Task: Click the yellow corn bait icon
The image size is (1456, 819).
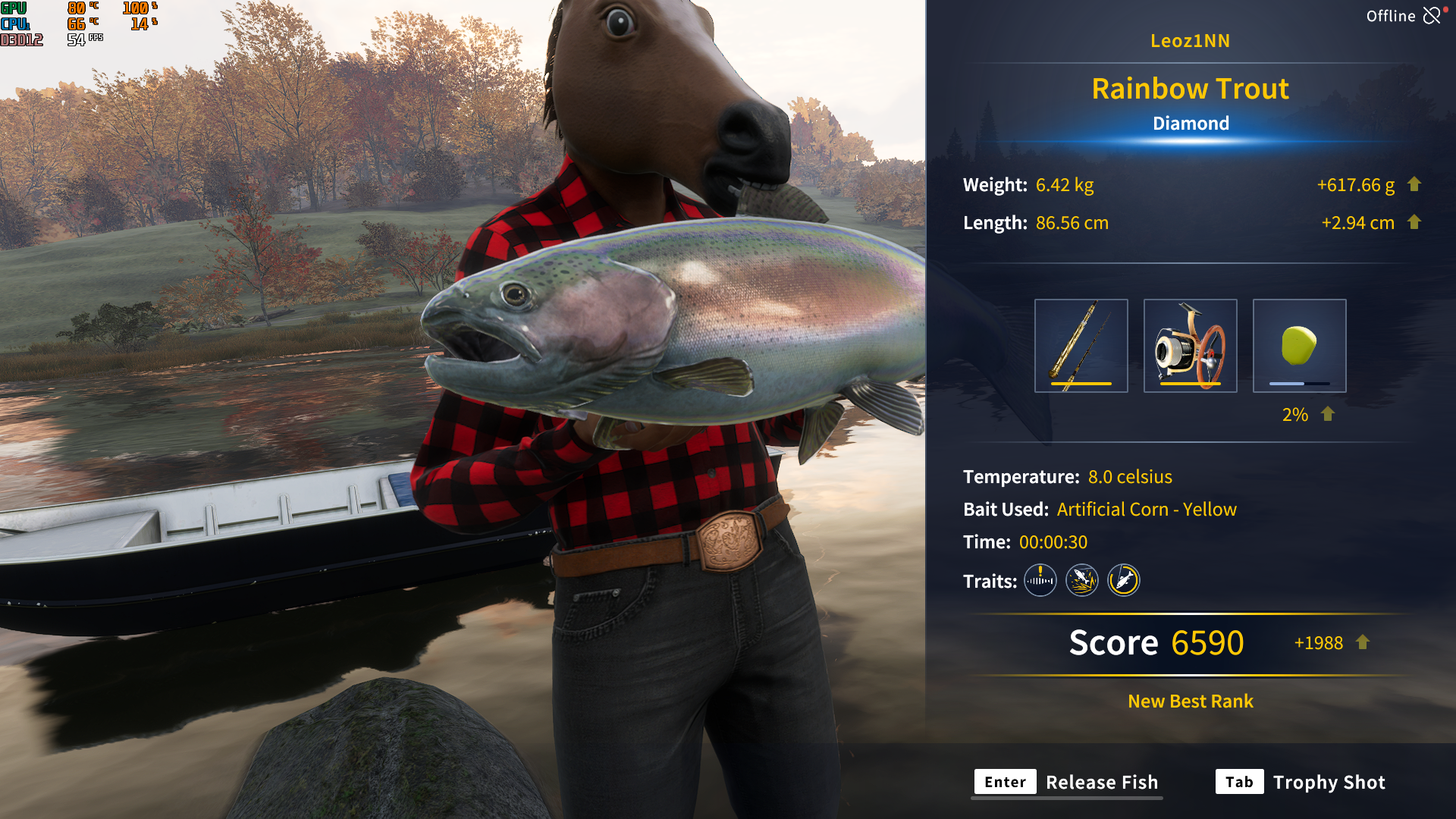Action: click(1299, 345)
